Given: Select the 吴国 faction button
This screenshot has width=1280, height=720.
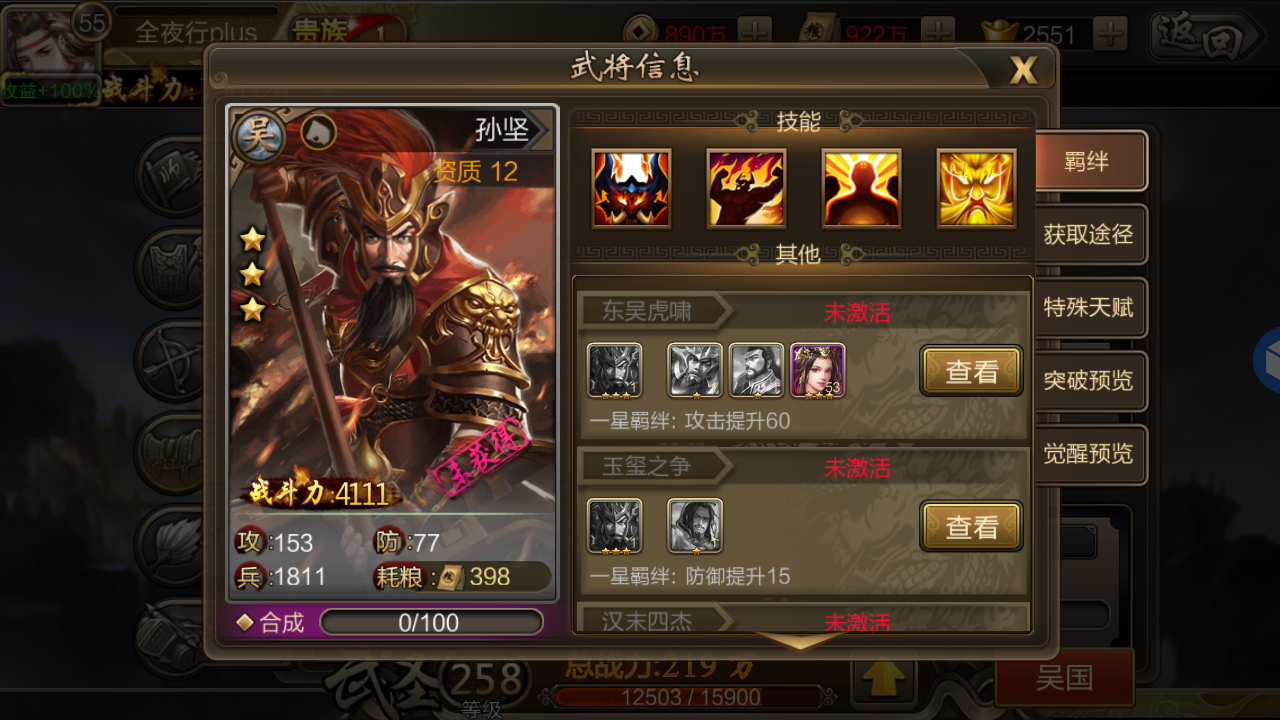Looking at the screenshot, I should (1064, 678).
